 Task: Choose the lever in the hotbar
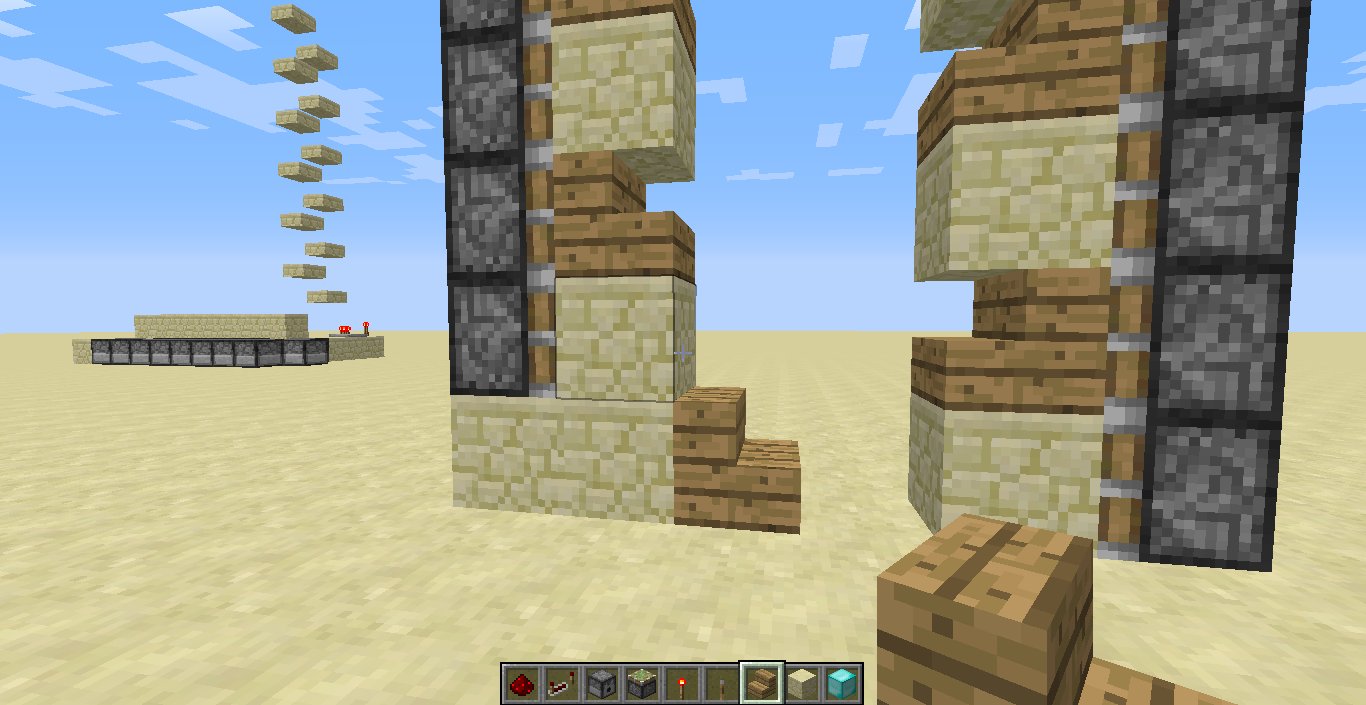(x=720, y=684)
